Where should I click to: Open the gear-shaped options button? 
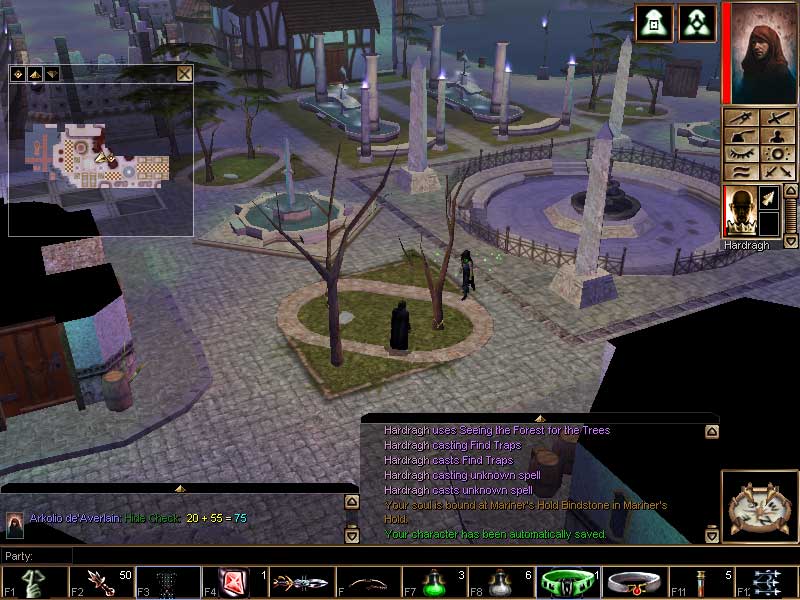[776, 154]
